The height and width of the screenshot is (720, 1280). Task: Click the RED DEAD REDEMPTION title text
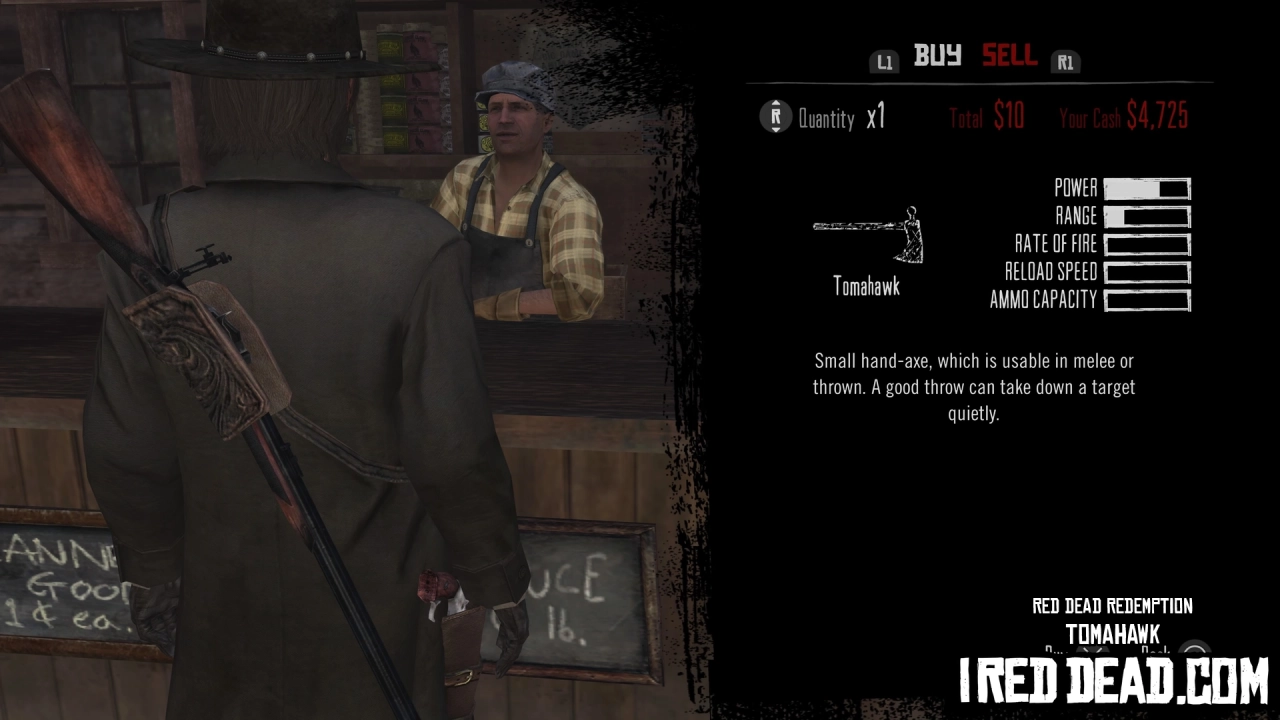(x=1111, y=606)
